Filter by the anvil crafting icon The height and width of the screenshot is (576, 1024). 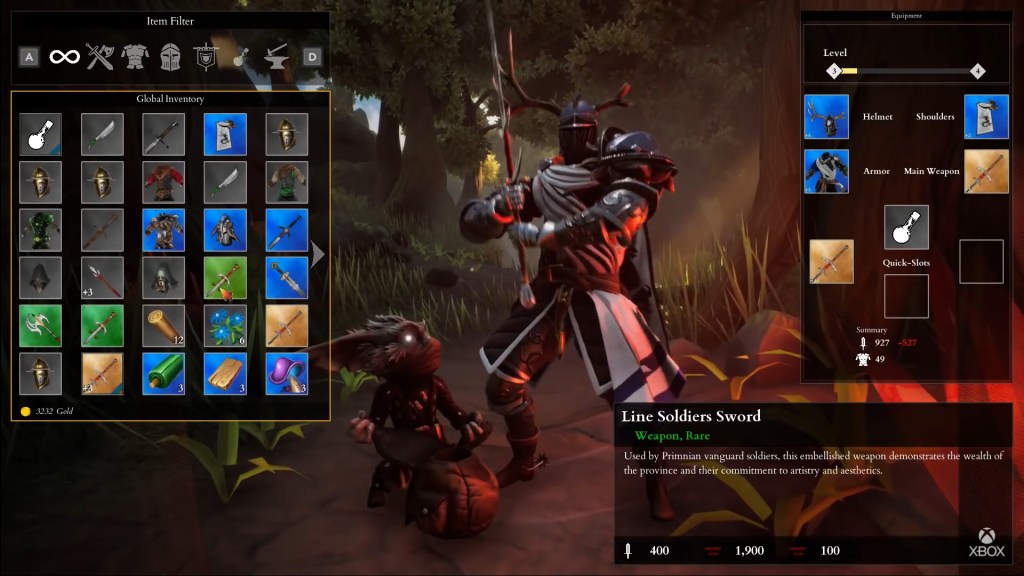pos(276,57)
